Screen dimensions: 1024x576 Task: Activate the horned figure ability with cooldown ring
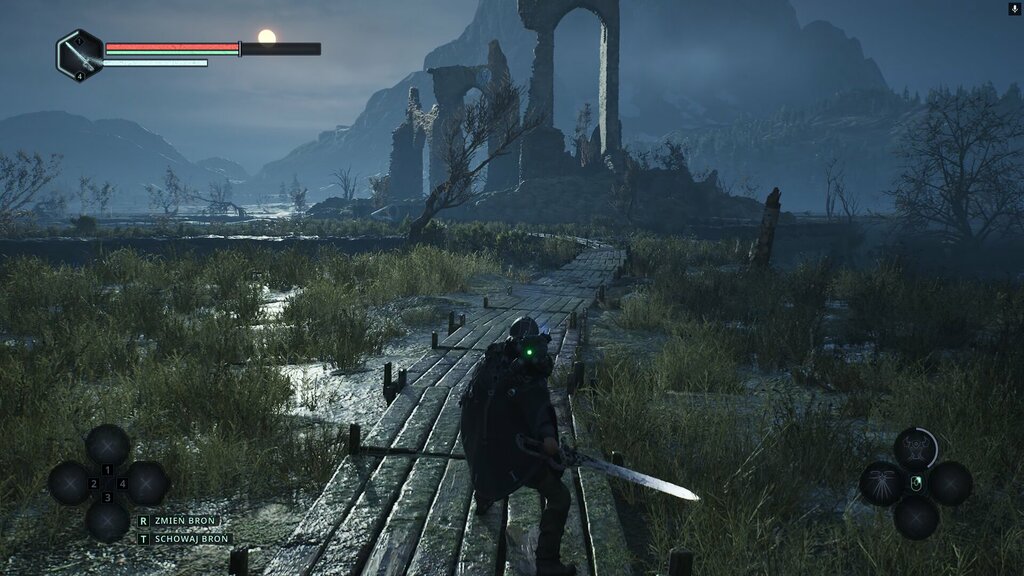(x=915, y=448)
